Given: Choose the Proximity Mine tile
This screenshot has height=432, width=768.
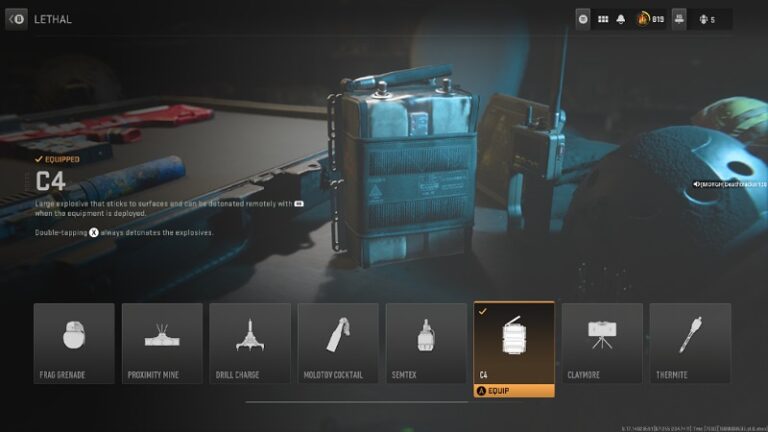Looking at the screenshot, I should coord(162,343).
